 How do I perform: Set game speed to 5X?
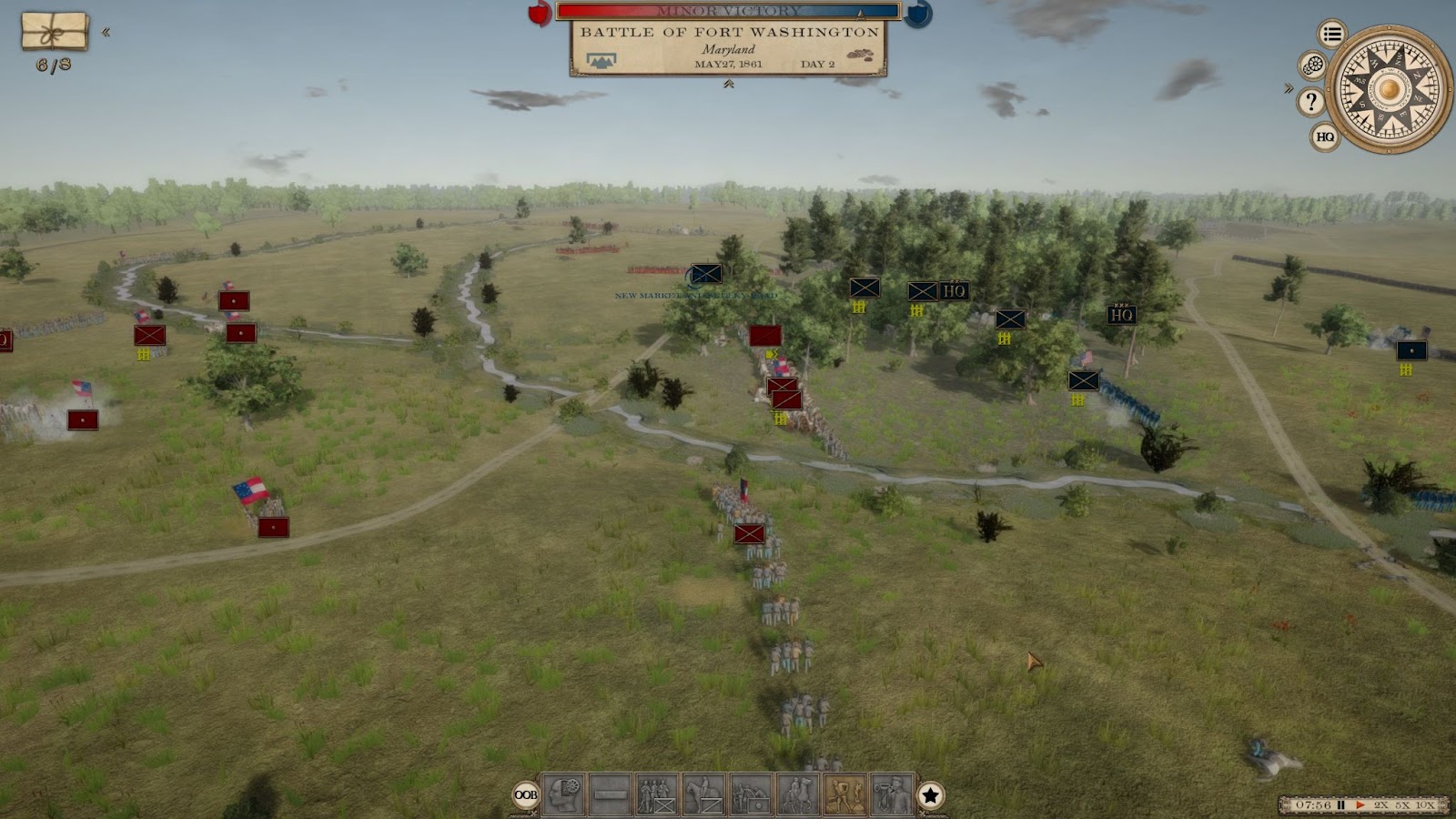pos(1402,805)
